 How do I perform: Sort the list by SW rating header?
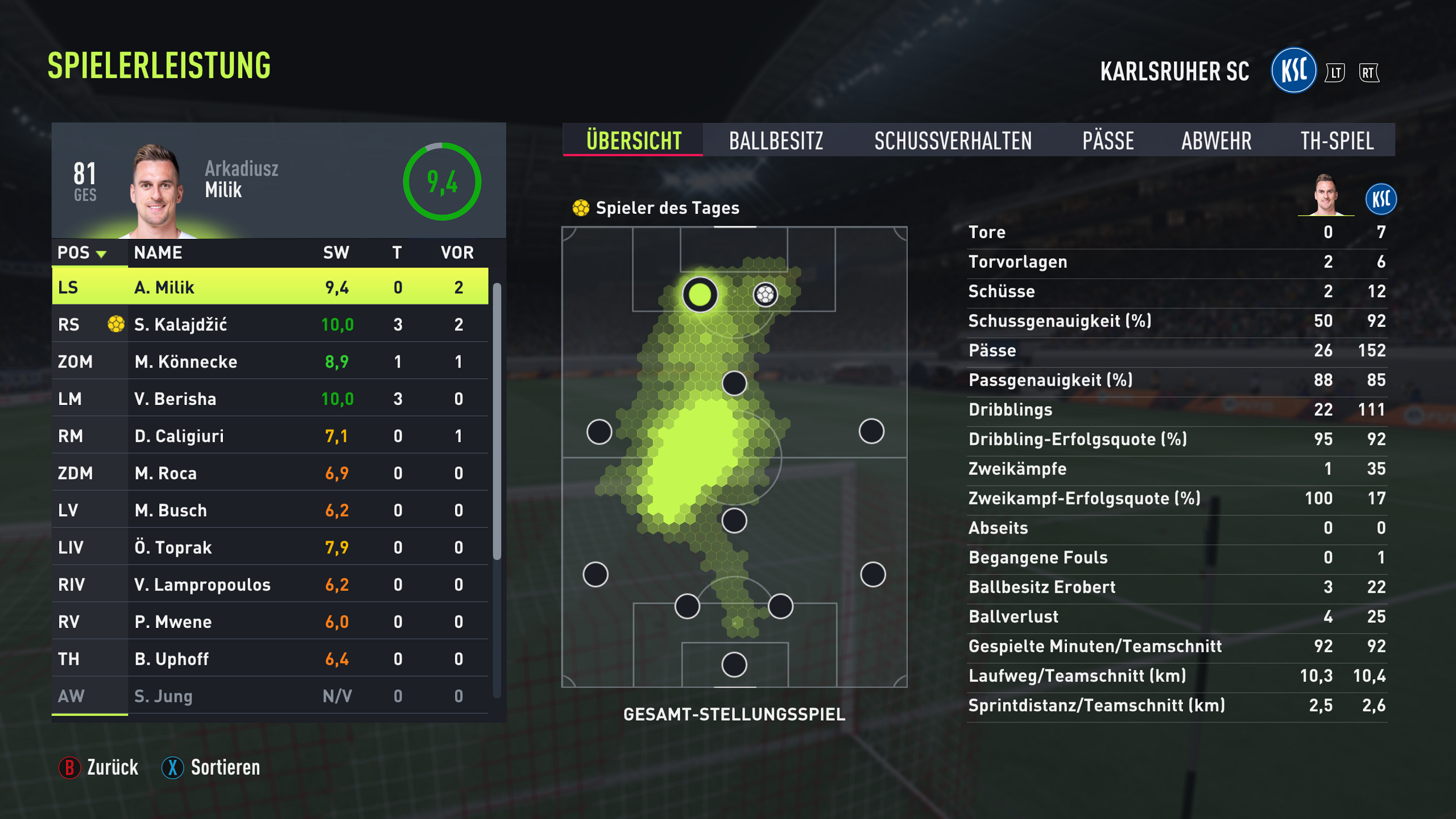click(x=336, y=253)
